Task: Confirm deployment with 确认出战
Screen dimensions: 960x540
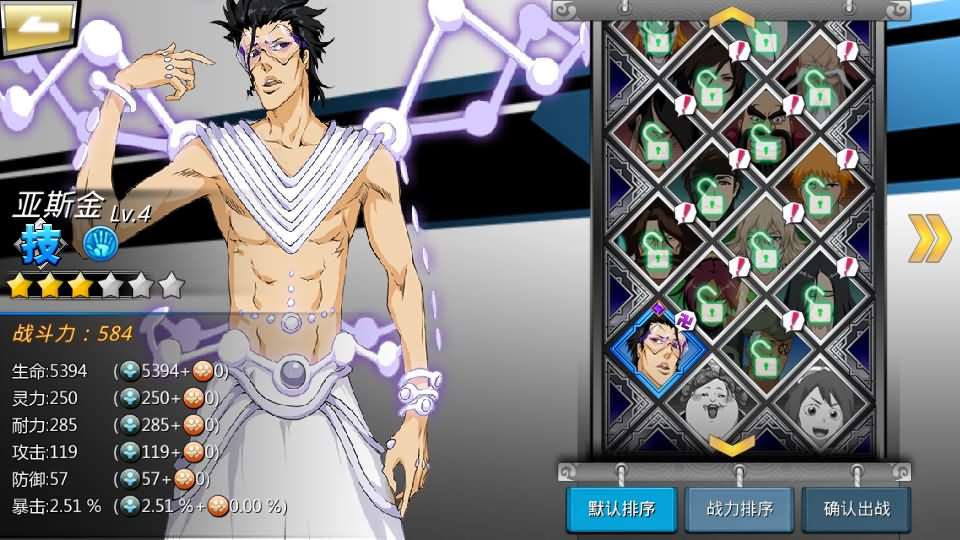Action: 856,509
